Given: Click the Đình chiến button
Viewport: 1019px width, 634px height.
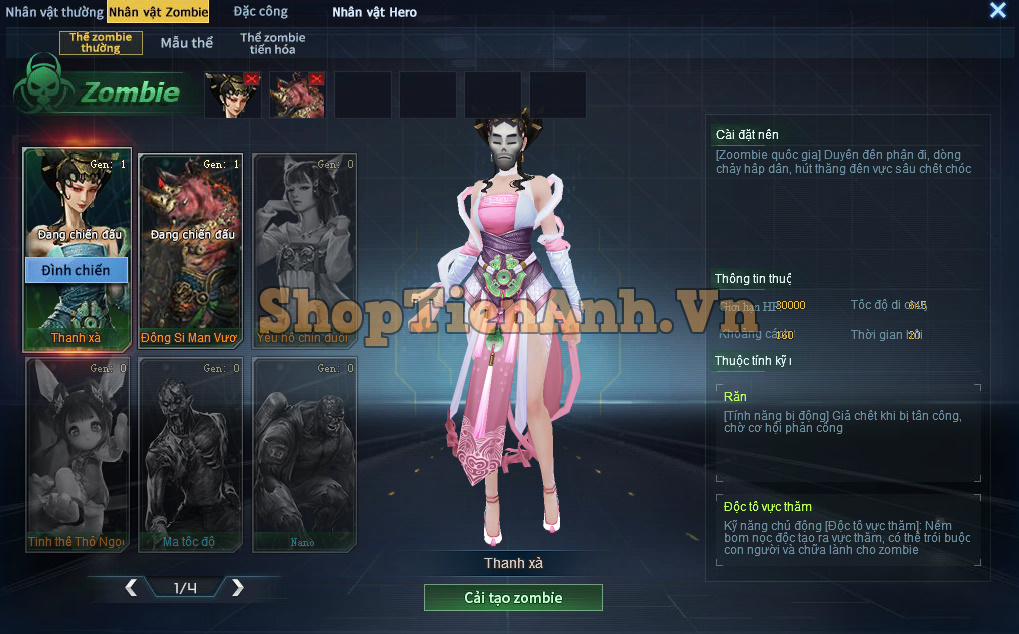Looking at the screenshot, I should 76,270.
